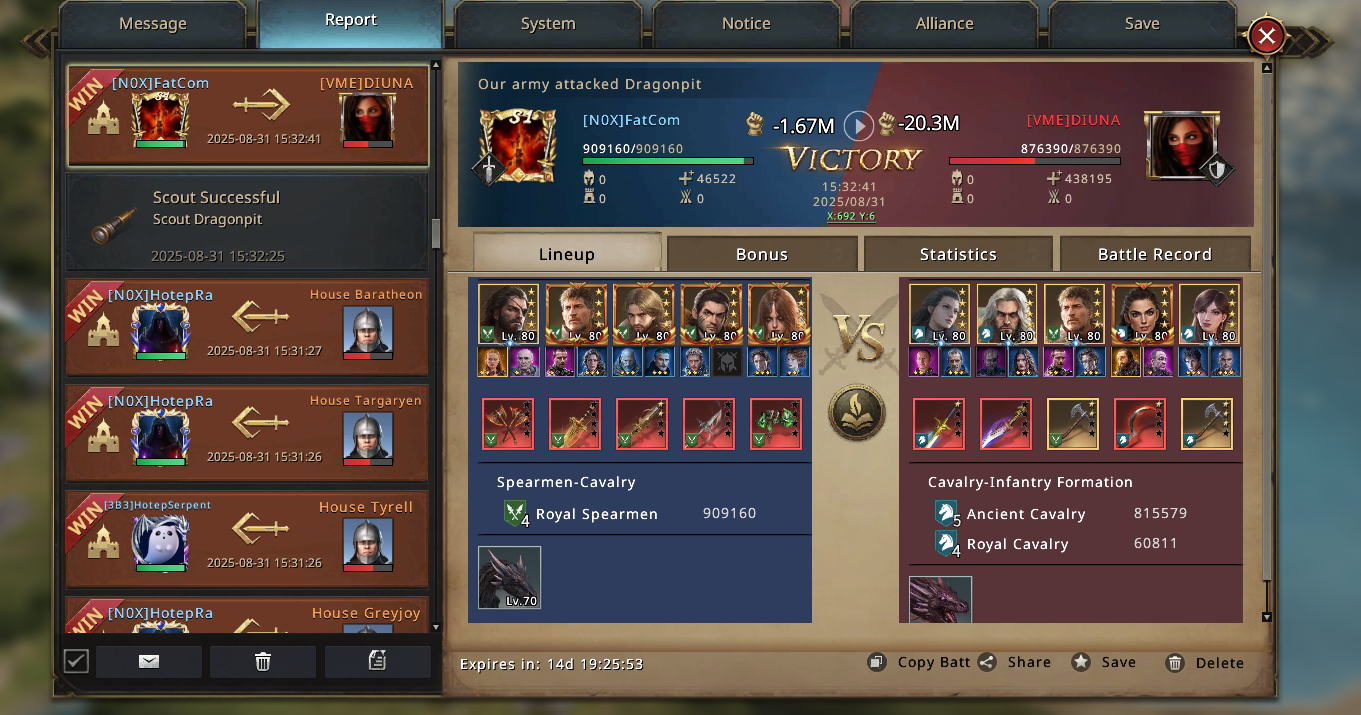Image resolution: width=1361 pixels, height=715 pixels.
Task: Close the report window
Action: (x=1266, y=38)
